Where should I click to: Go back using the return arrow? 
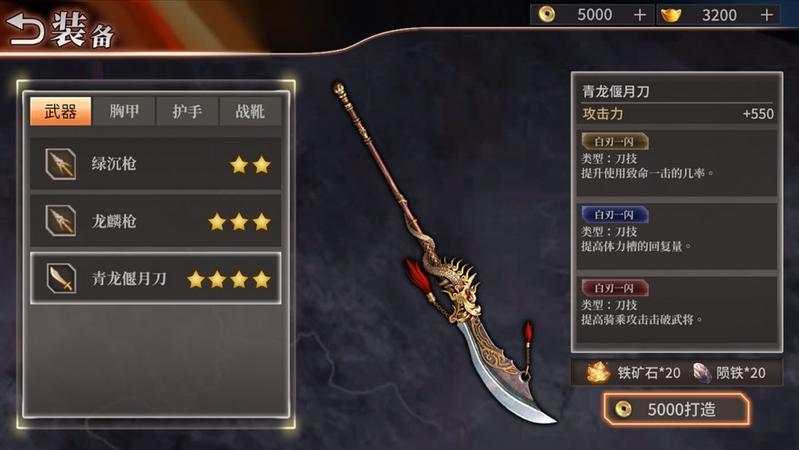coord(26,30)
